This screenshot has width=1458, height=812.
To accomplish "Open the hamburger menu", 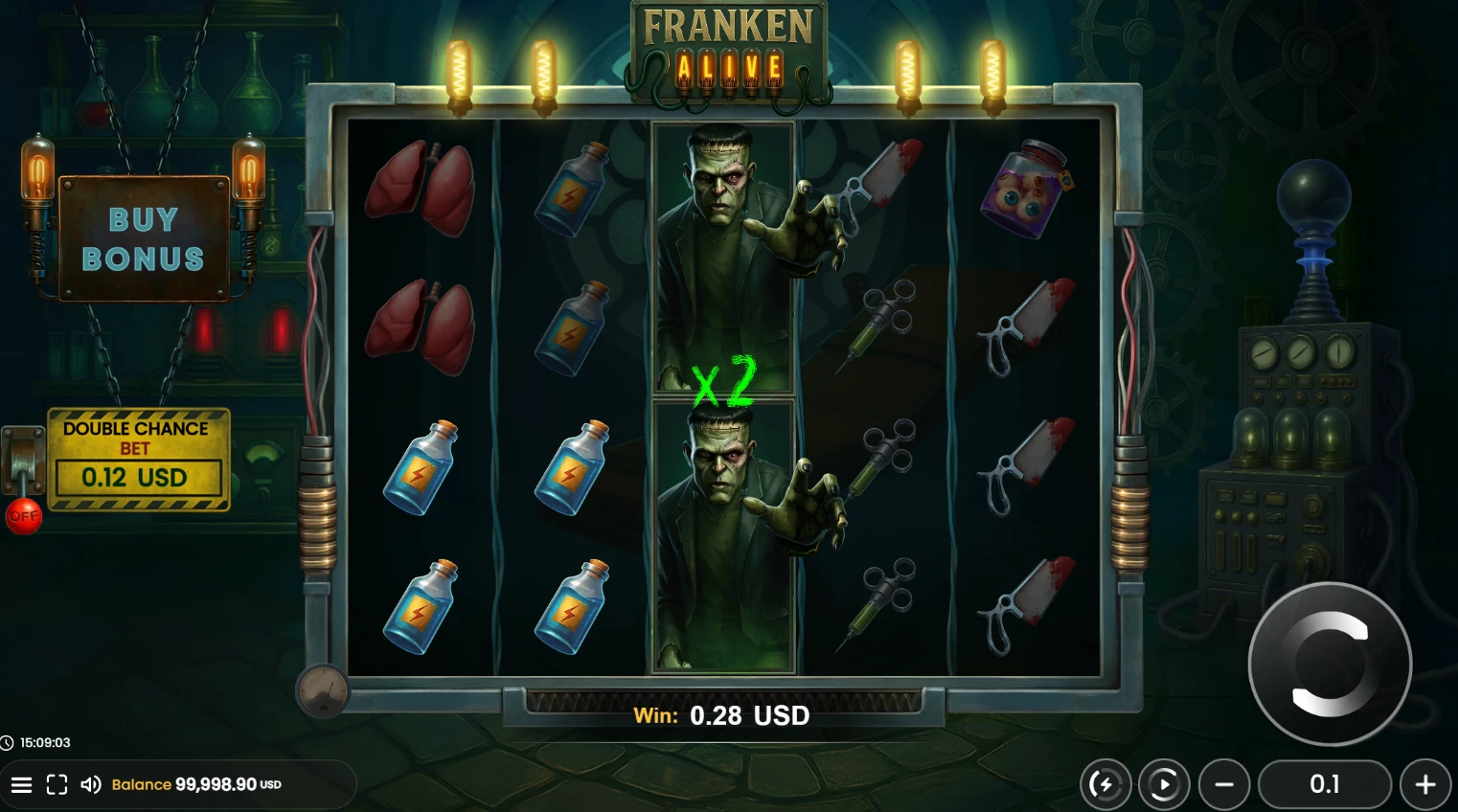I will pyautogui.click(x=21, y=785).
